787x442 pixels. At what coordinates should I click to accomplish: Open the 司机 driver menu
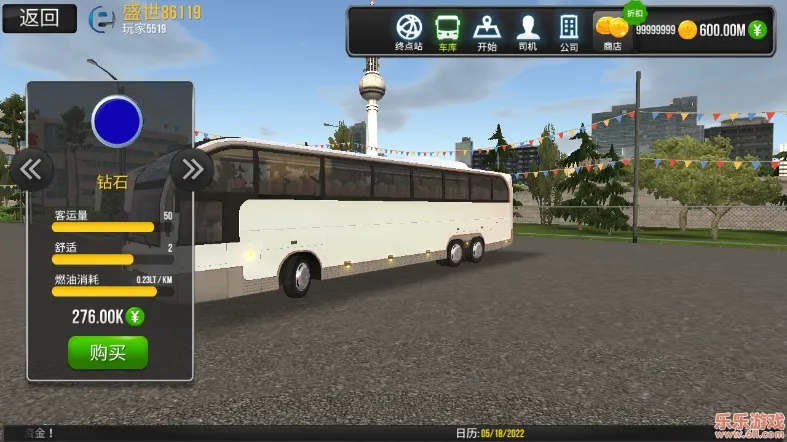[x=528, y=30]
